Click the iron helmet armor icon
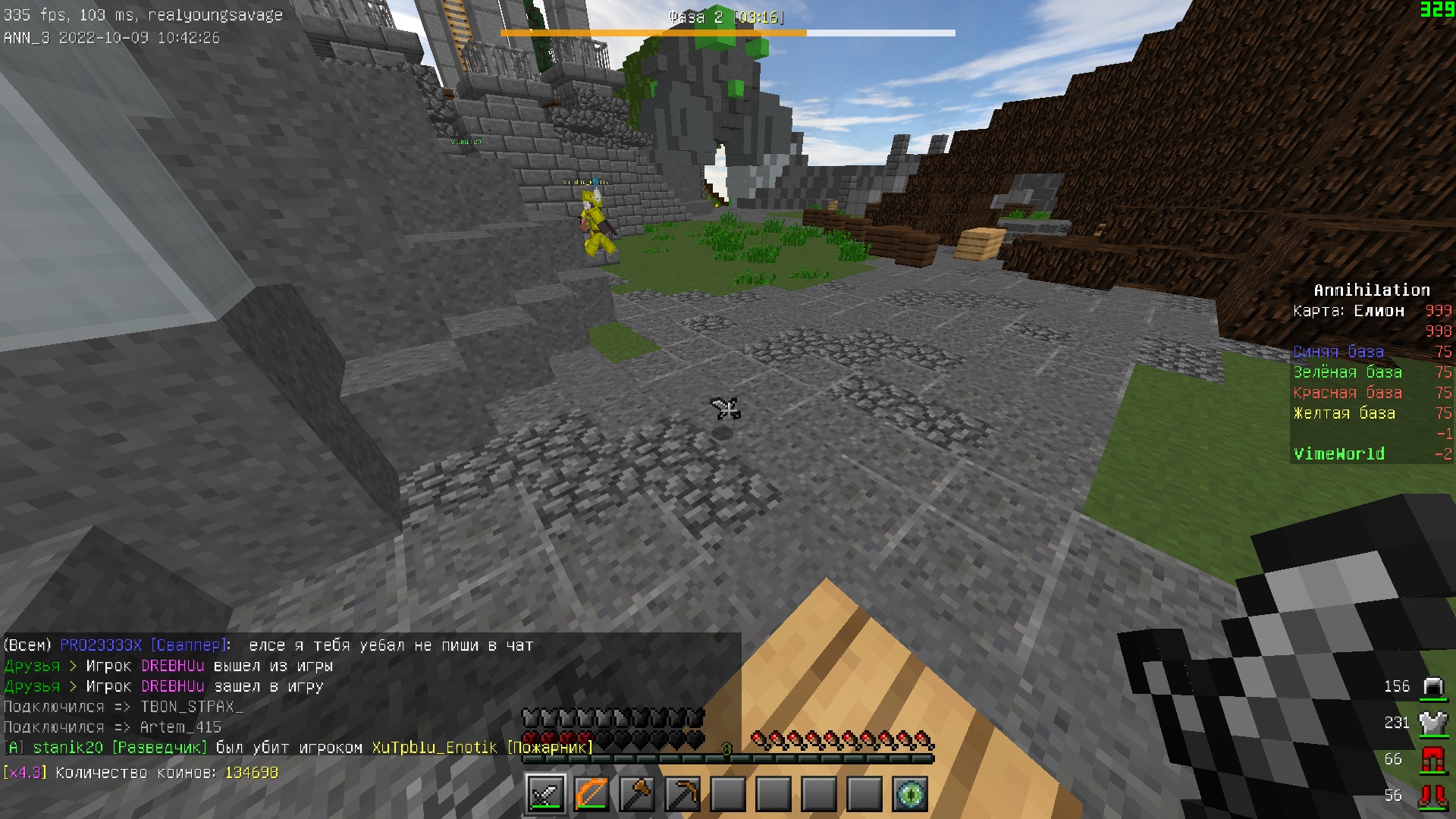Viewport: 1456px width, 819px height. point(1432,687)
